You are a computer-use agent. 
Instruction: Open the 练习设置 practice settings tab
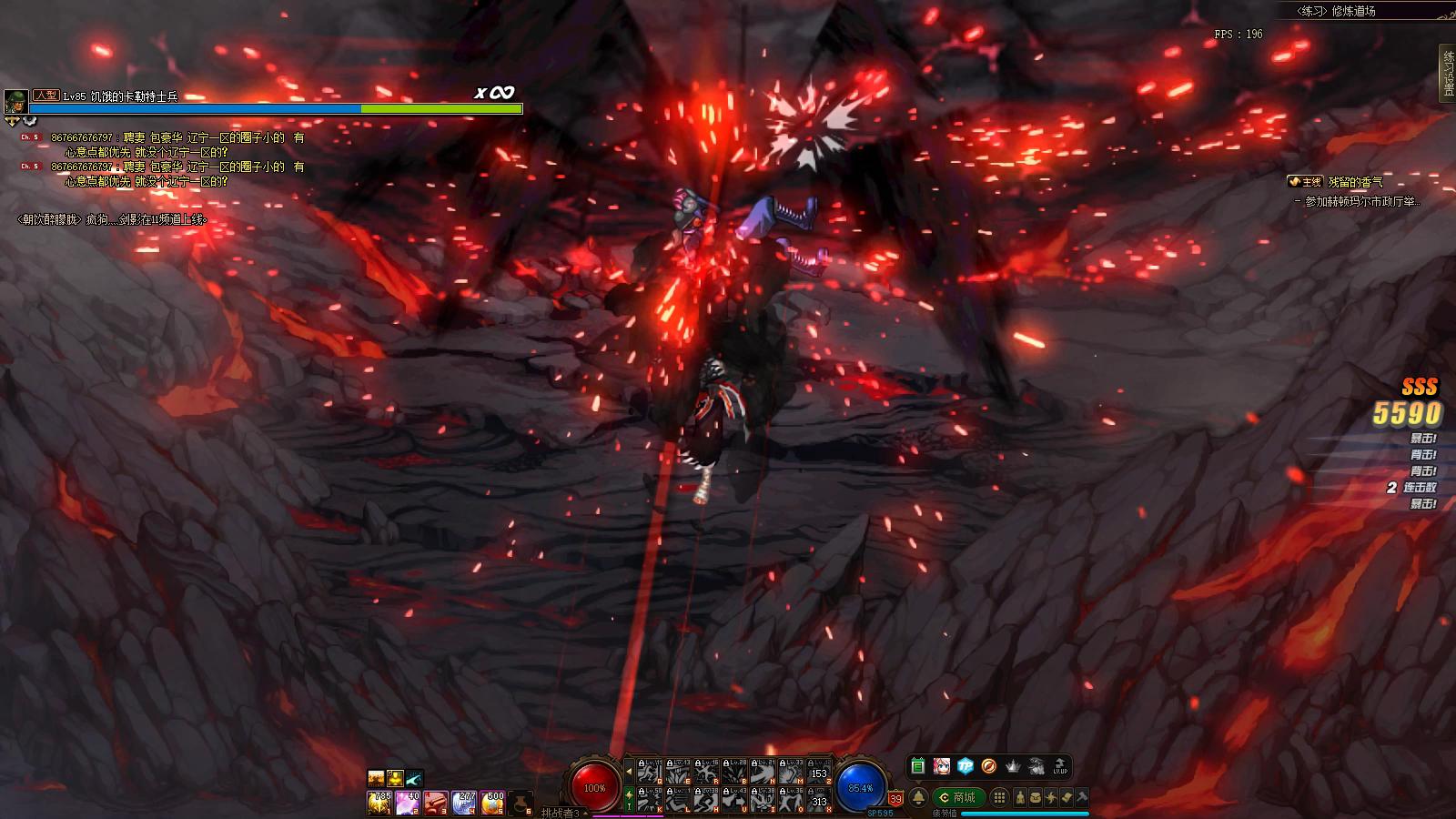click(1447, 71)
